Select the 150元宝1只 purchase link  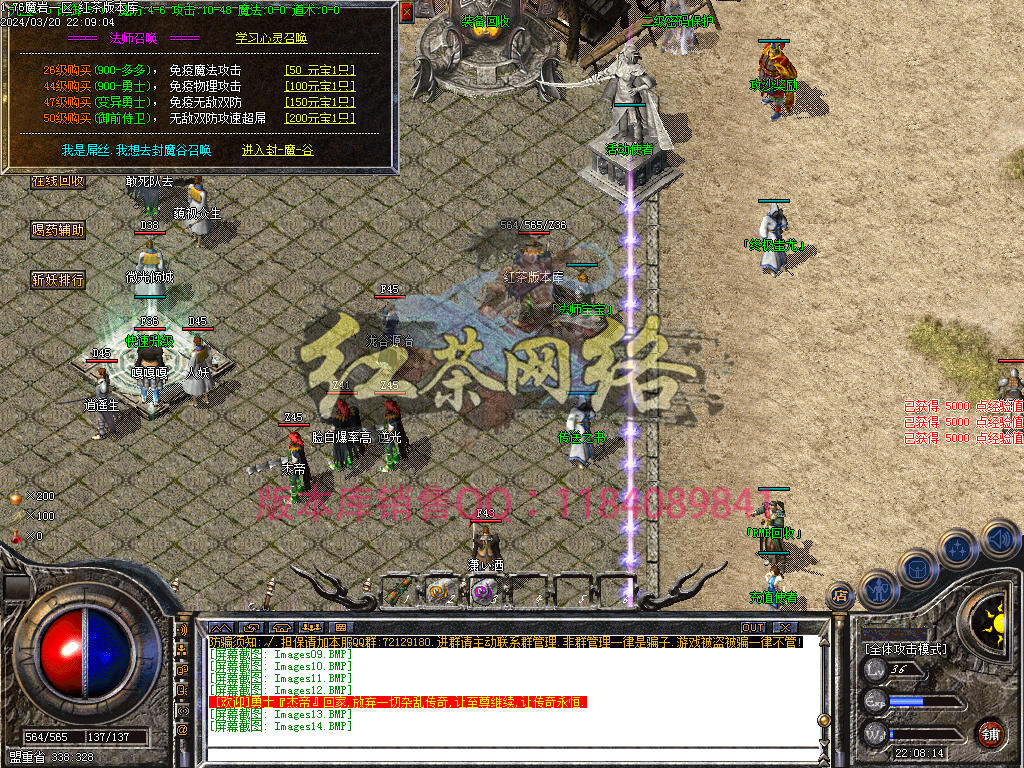[x=319, y=102]
